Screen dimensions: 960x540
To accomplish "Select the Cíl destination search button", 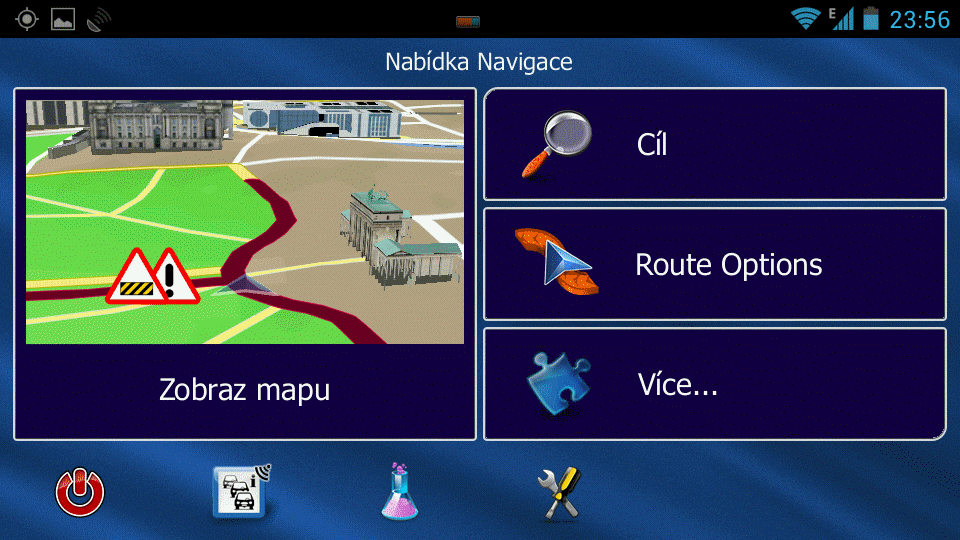I will [x=714, y=145].
